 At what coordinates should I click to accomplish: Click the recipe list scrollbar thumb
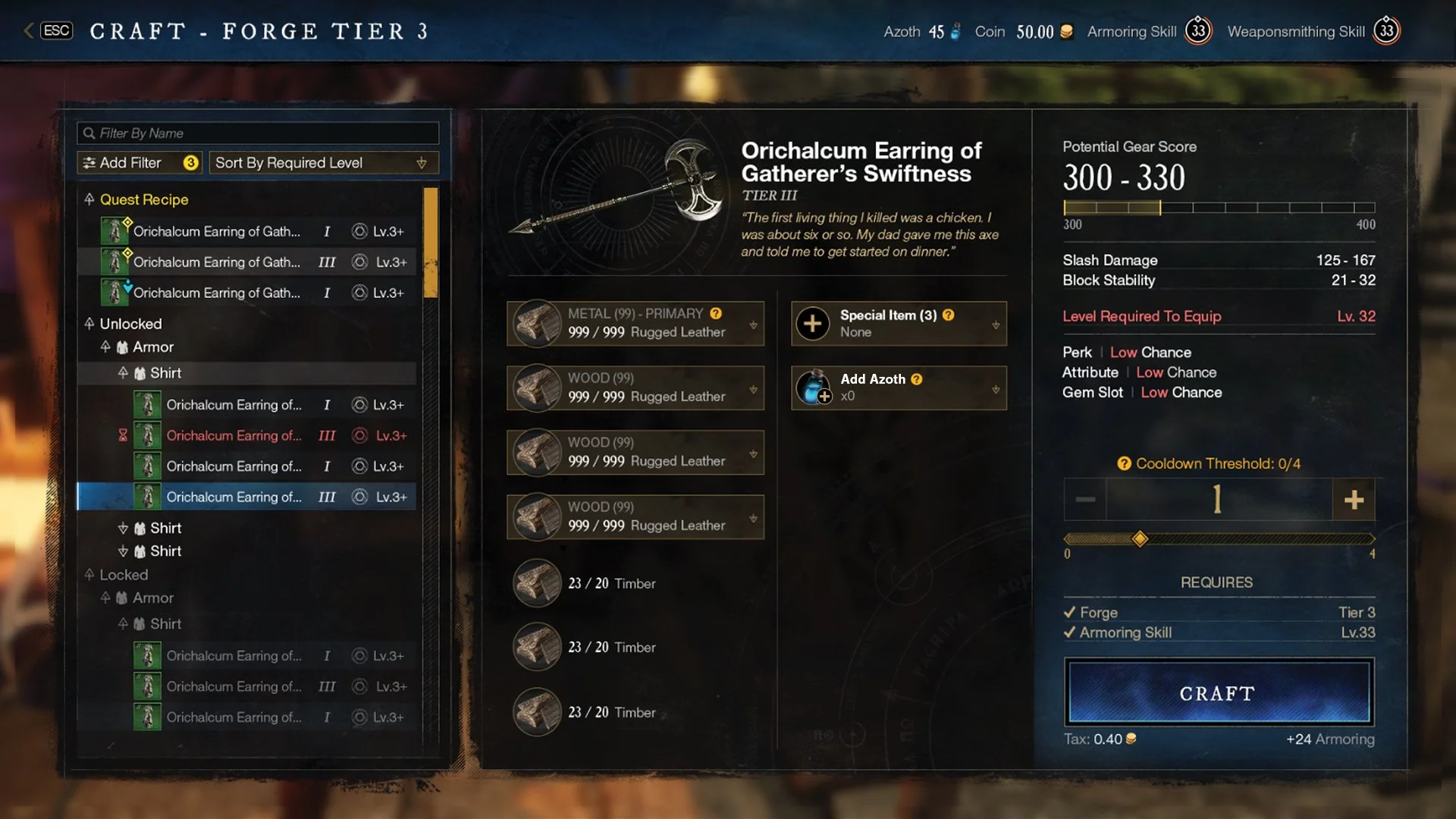430,243
